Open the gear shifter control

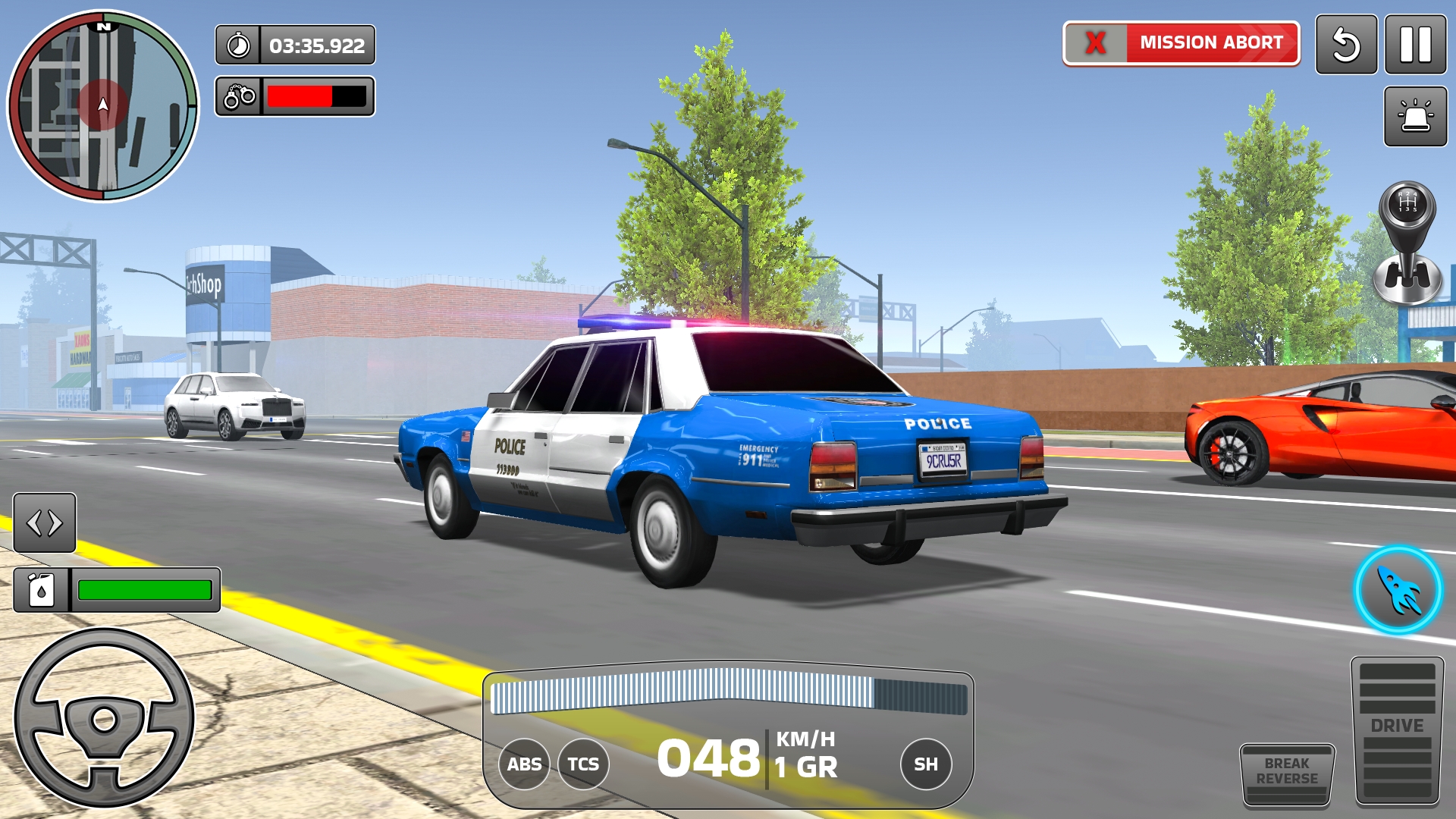(1407, 243)
